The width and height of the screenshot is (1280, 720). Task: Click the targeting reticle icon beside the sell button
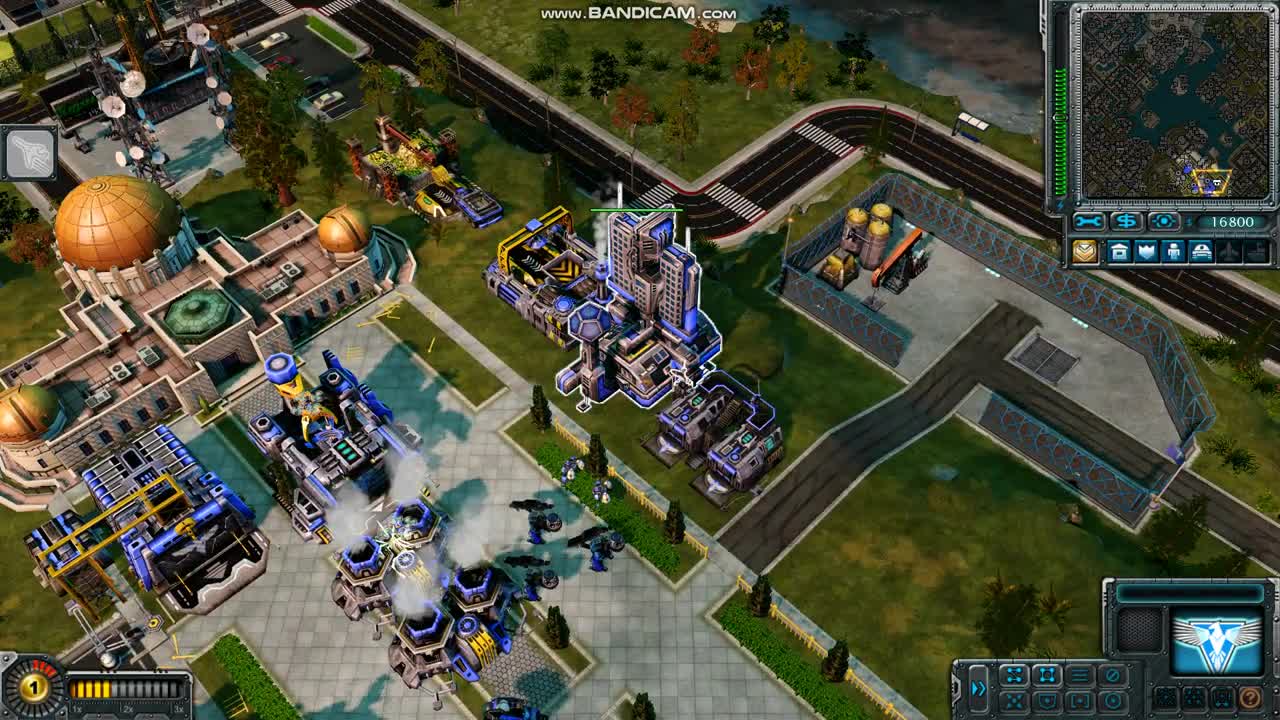tap(1163, 221)
